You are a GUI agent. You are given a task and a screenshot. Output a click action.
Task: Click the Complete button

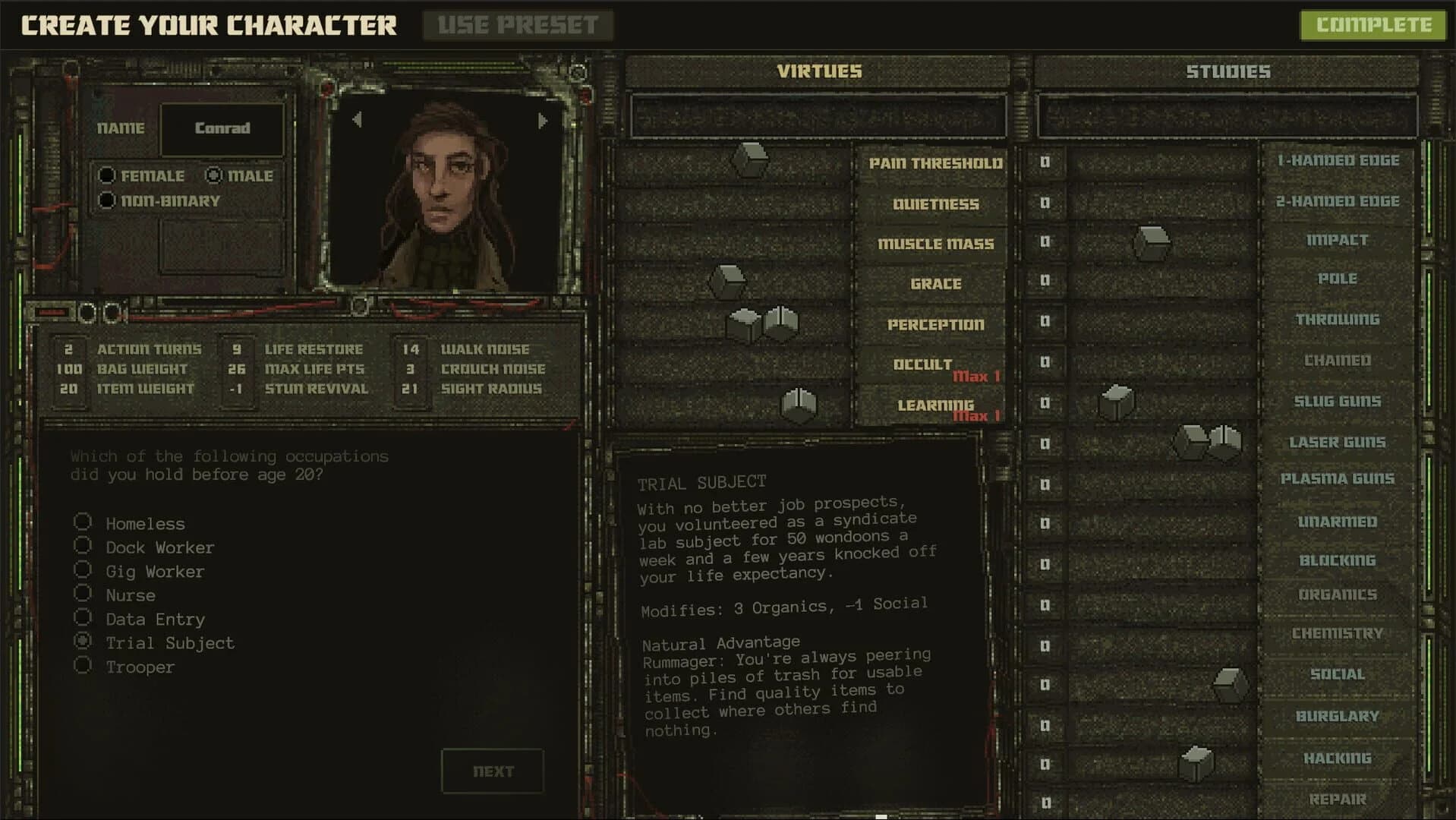[1372, 25]
